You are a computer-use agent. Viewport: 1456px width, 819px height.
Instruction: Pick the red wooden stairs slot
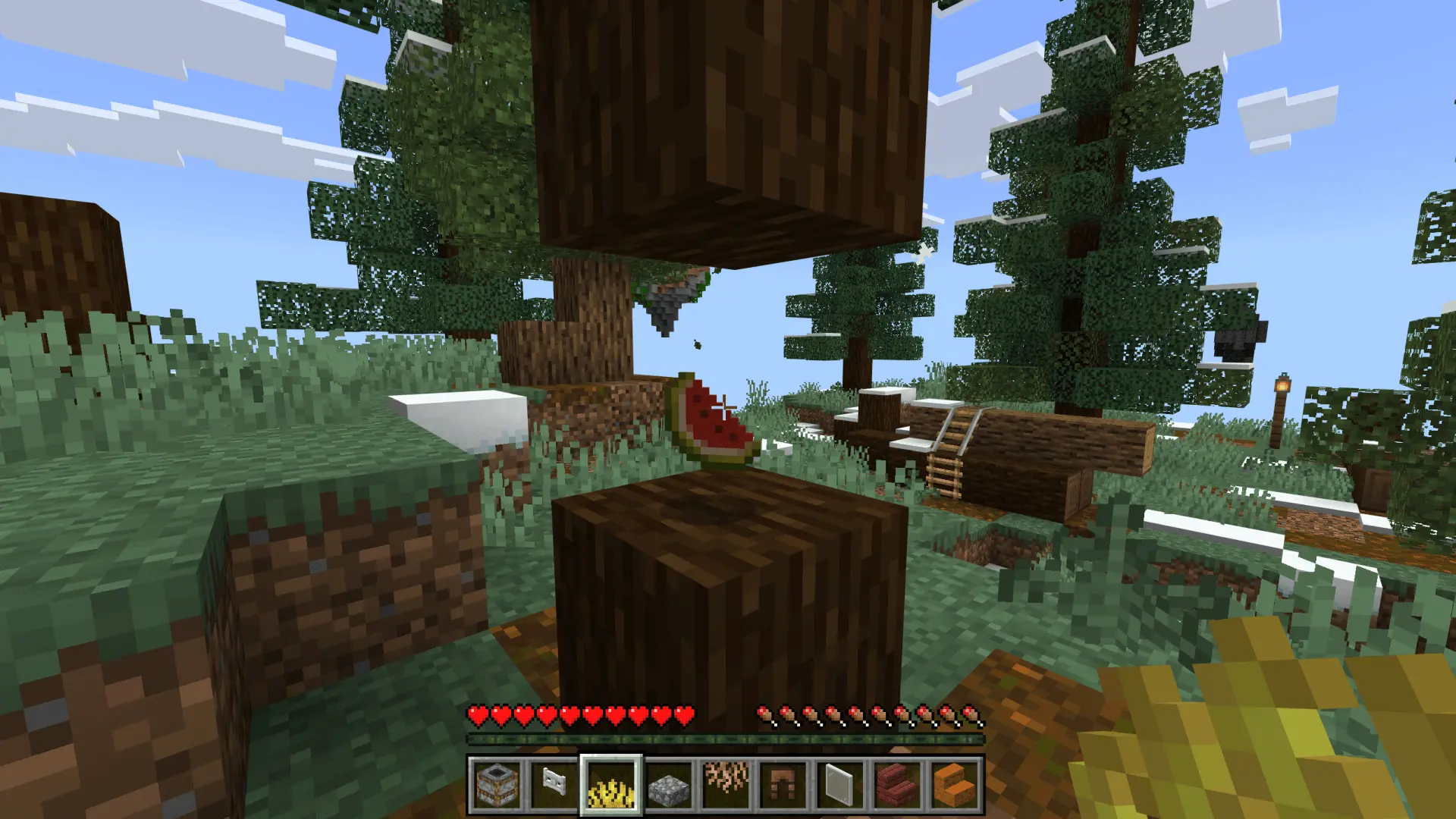[898, 785]
